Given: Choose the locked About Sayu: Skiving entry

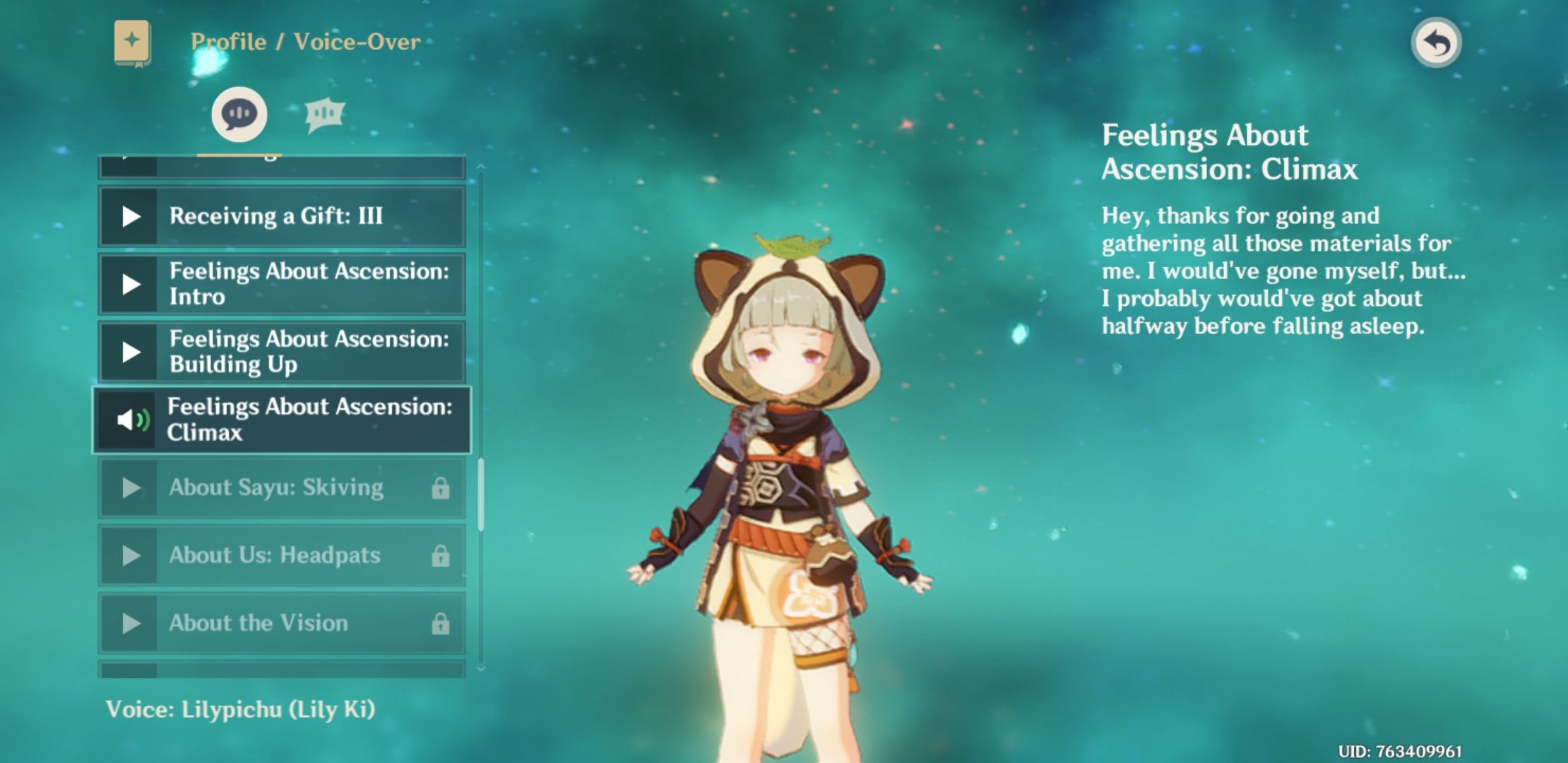Looking at the screenshot, I should (x=281, y=487).
